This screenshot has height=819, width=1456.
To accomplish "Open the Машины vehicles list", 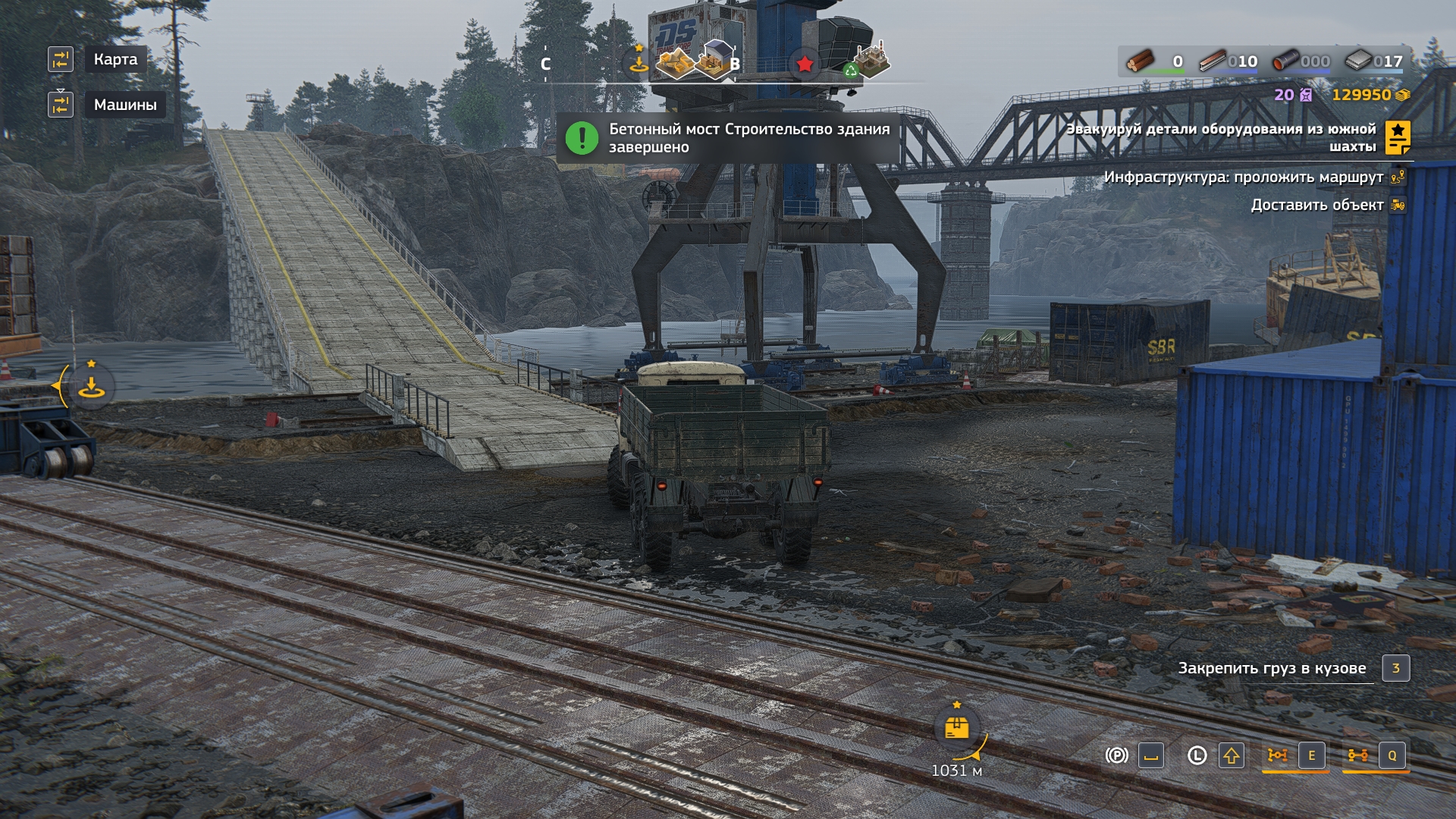I will tap(124, 105).
